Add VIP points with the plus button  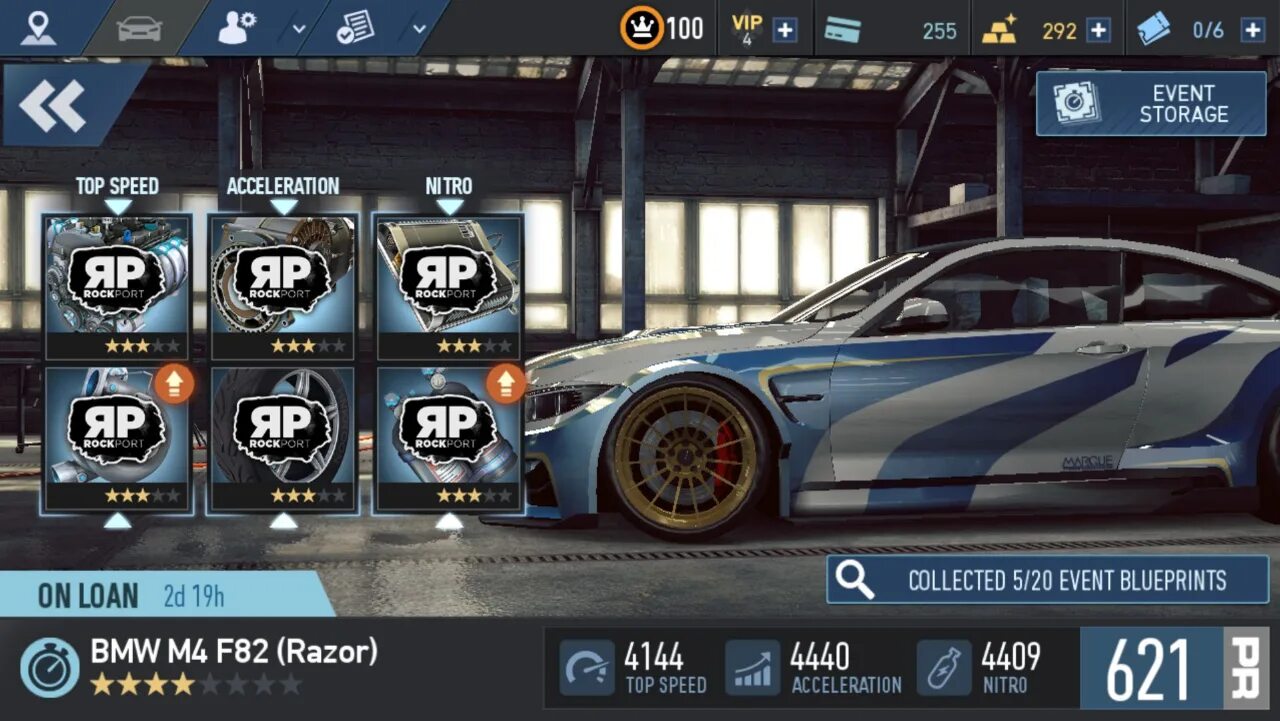(786, 30)
